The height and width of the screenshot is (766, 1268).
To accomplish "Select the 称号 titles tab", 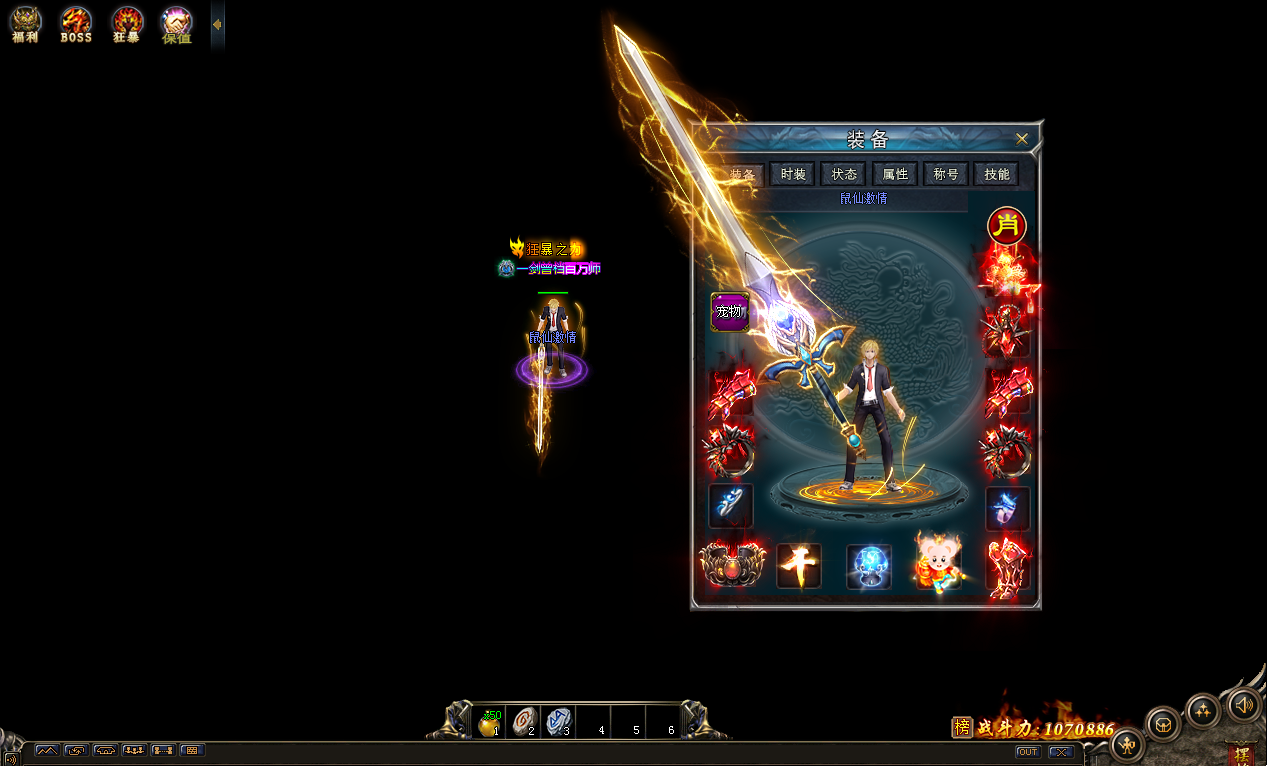I will pyautogui.click(x=946, y=174).
